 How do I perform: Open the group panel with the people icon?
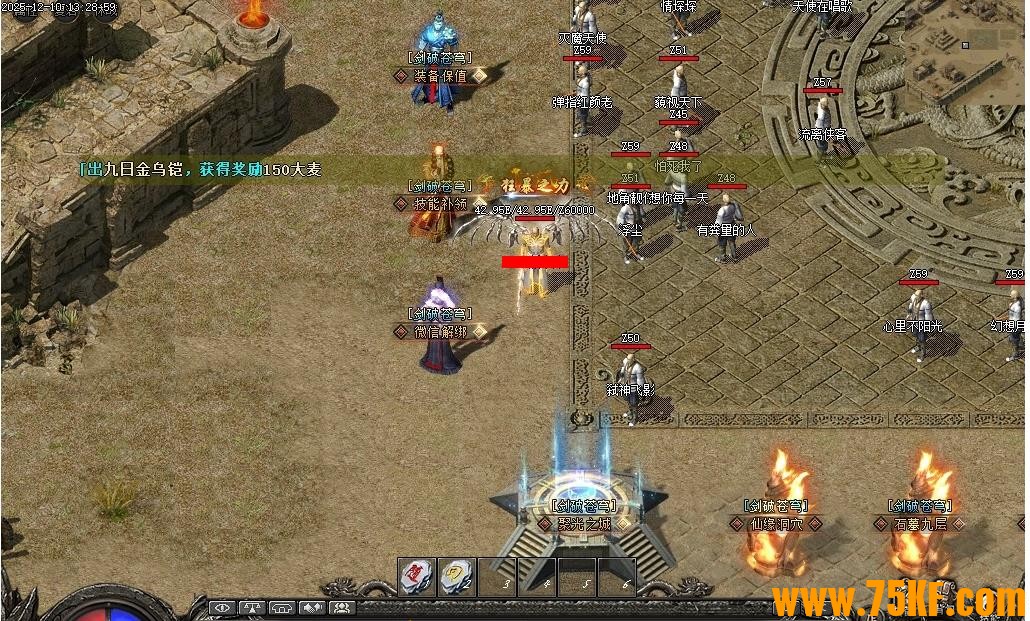[x=343, y=607]
